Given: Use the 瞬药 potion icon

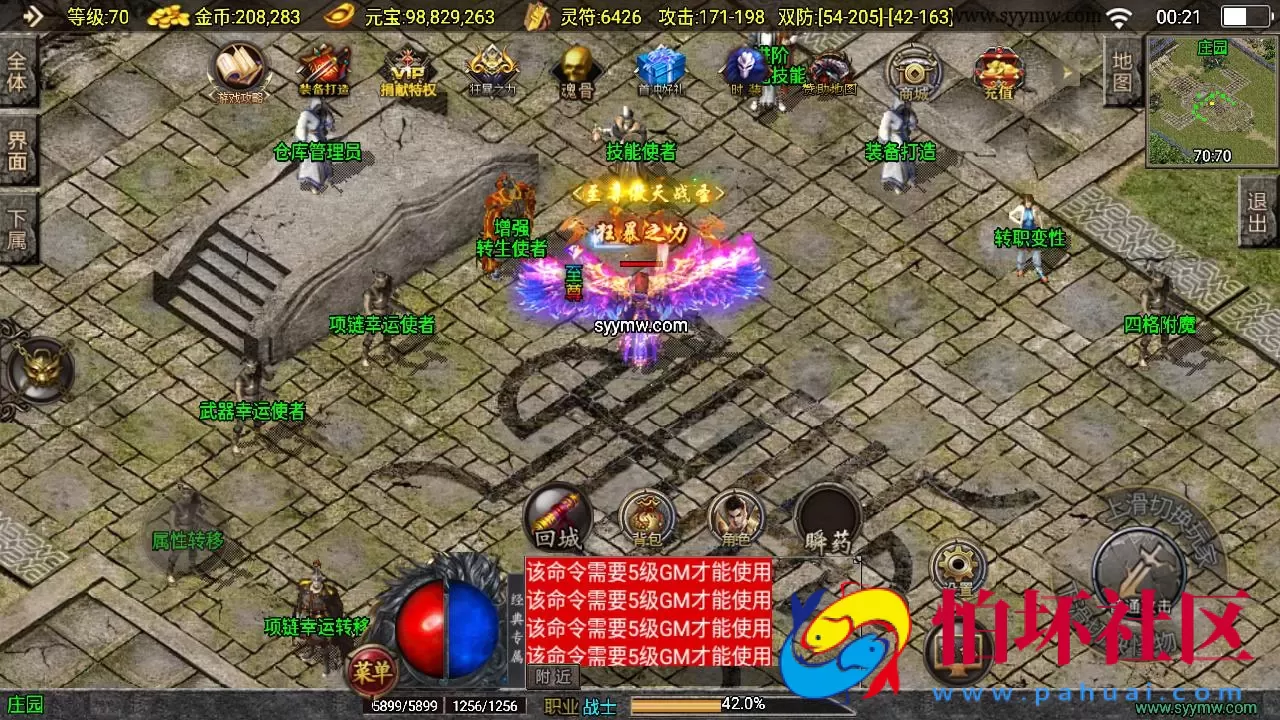Looking at the screenshot, I should click(826, 517).
